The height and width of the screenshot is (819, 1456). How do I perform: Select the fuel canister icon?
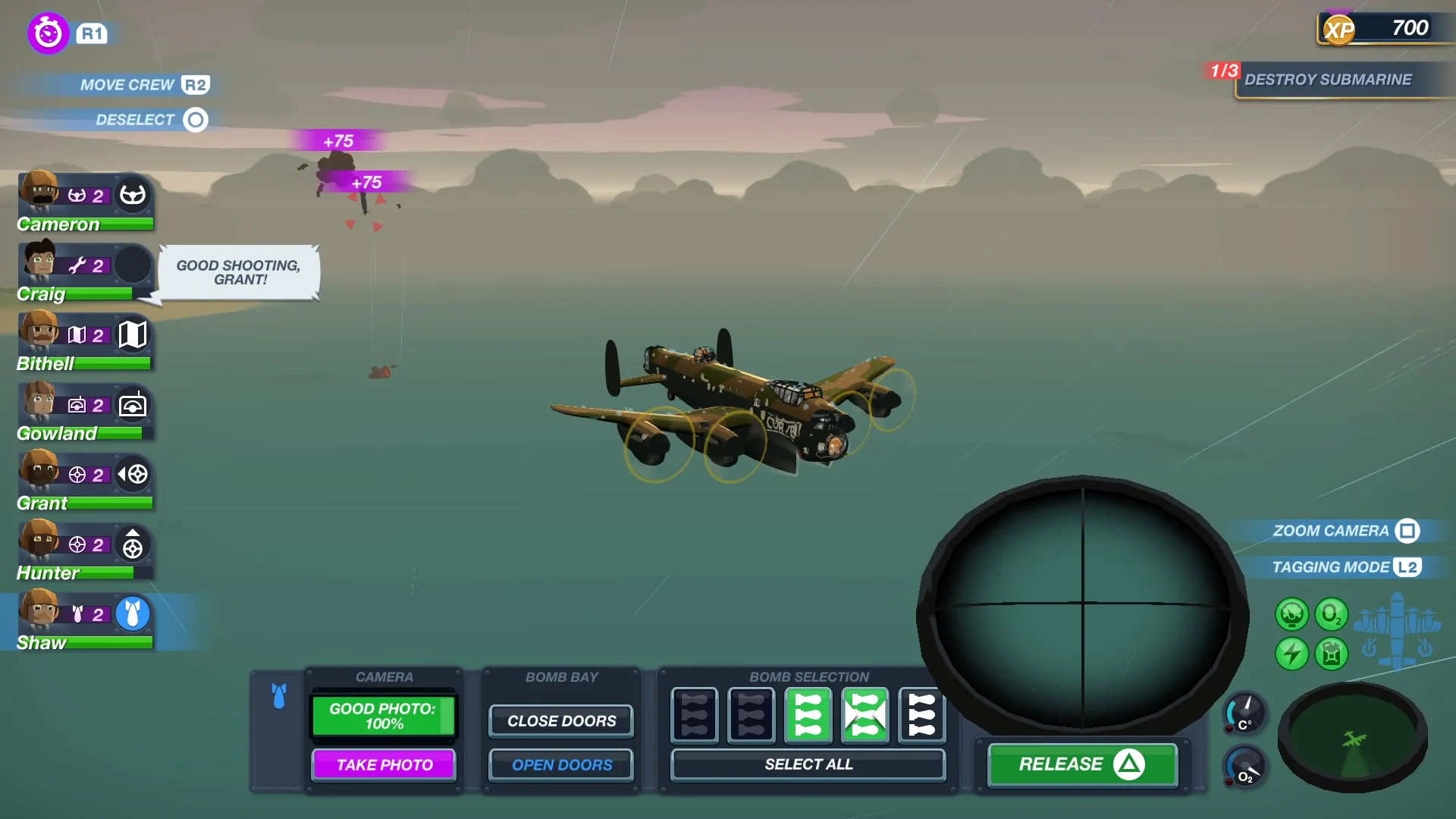click(1332, 653)
